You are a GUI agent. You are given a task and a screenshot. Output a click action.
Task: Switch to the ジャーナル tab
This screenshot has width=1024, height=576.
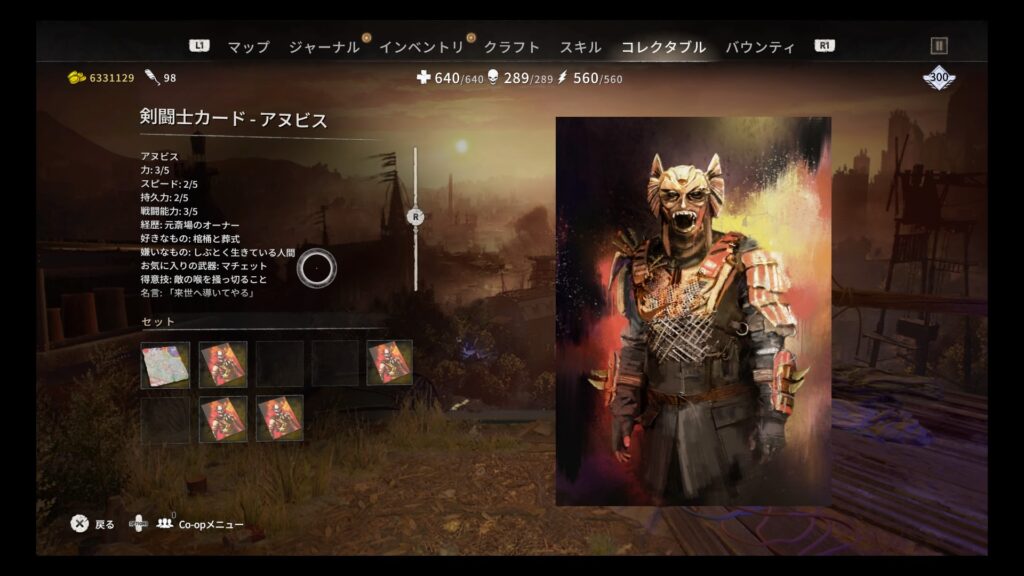[x=323, y=47]
